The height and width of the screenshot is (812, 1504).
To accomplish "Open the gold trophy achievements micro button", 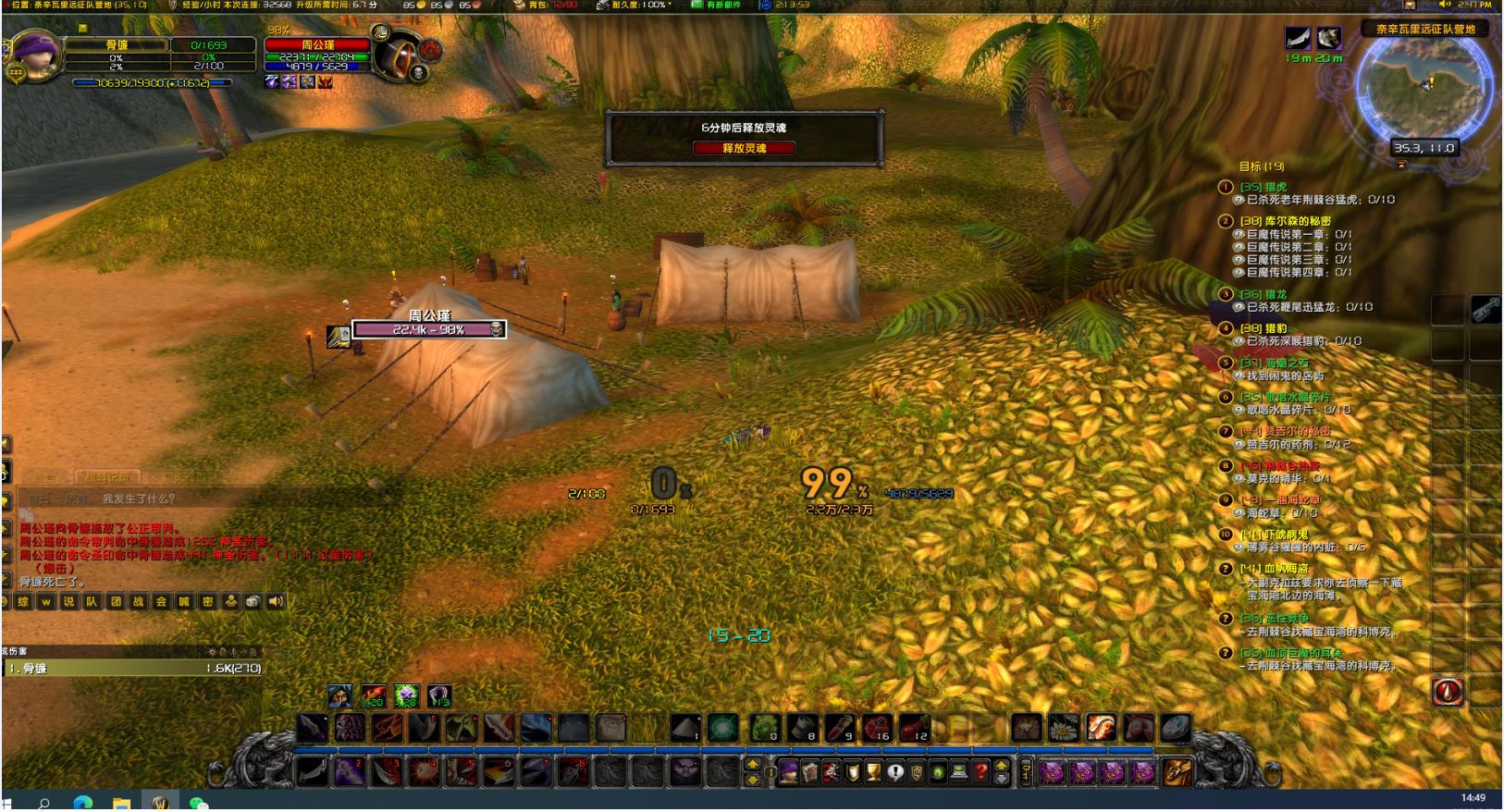I will (873, 771).
